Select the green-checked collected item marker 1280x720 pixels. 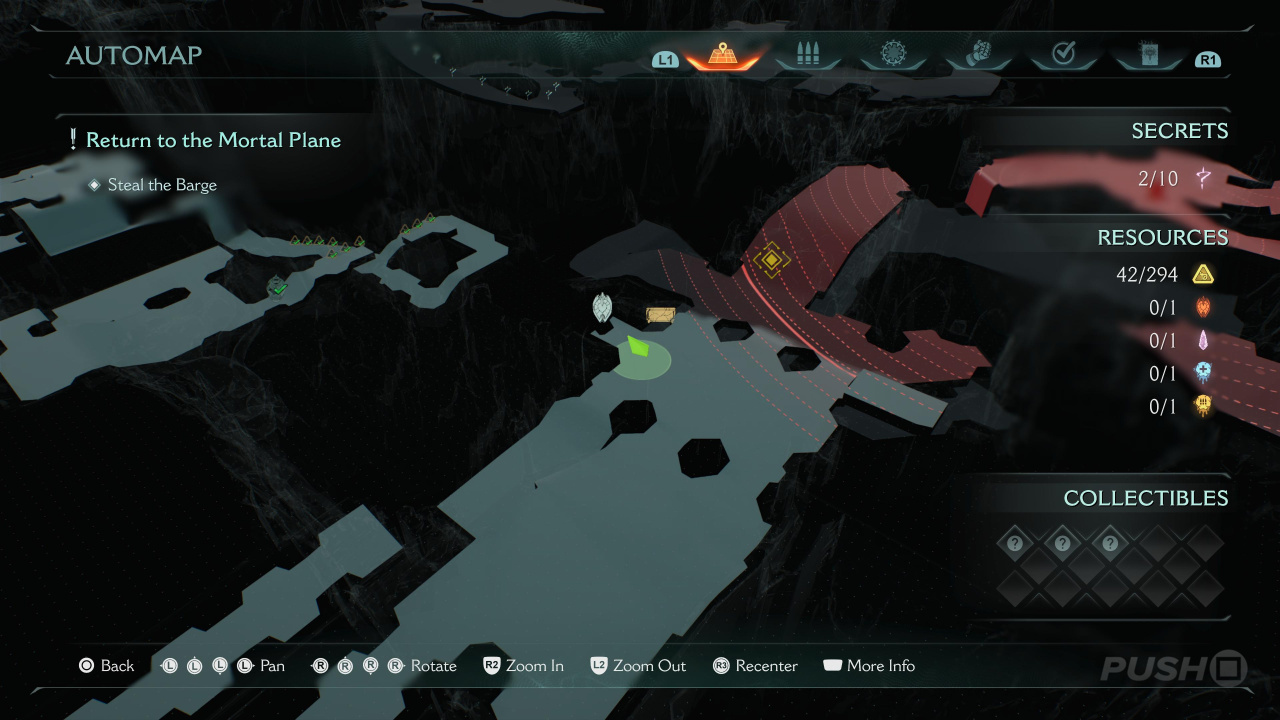tap(278, 288)
